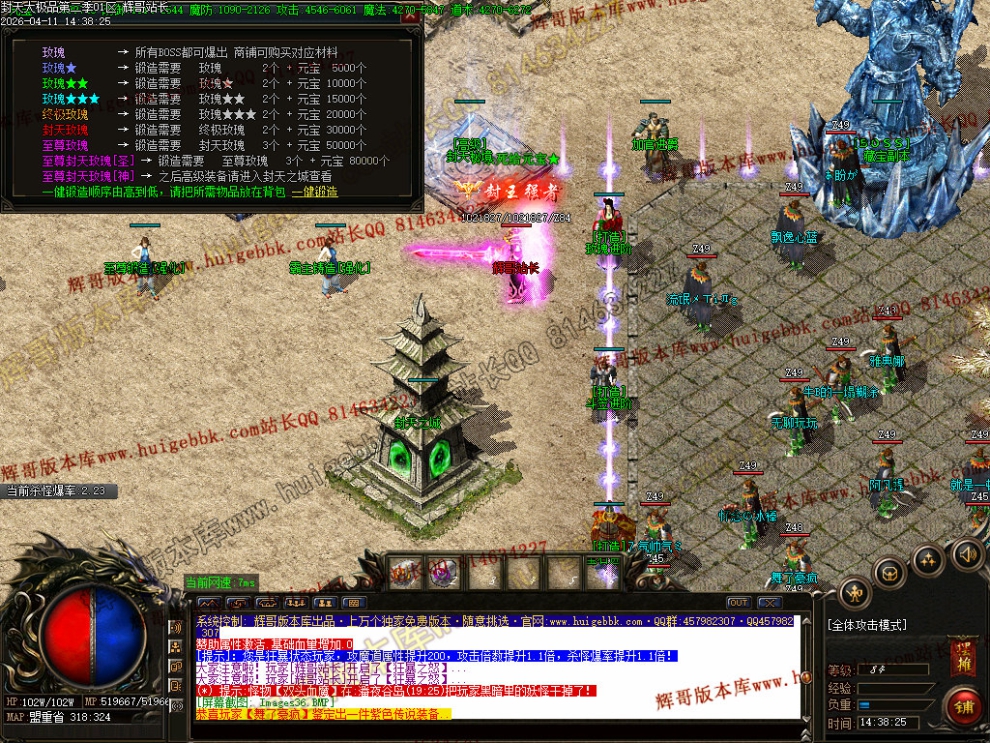Select the first hotbar slot item
The width and height of the screenshot is (990, 743).
[405, 573]
